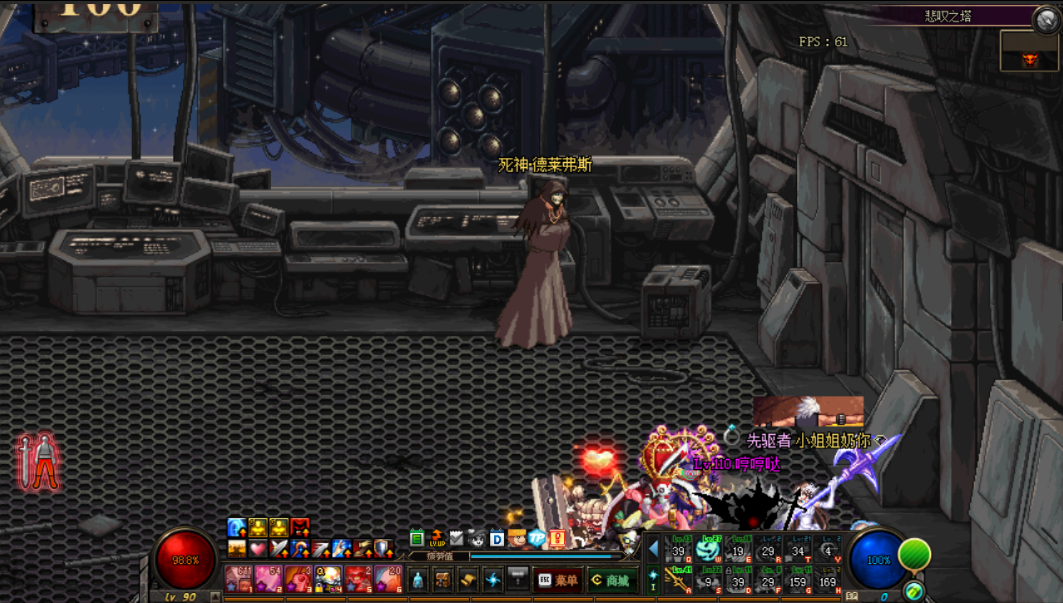Click the blue arrow skill bar toggle
The height and width of the screenshot is (603, 1063).
click(654, 549)
